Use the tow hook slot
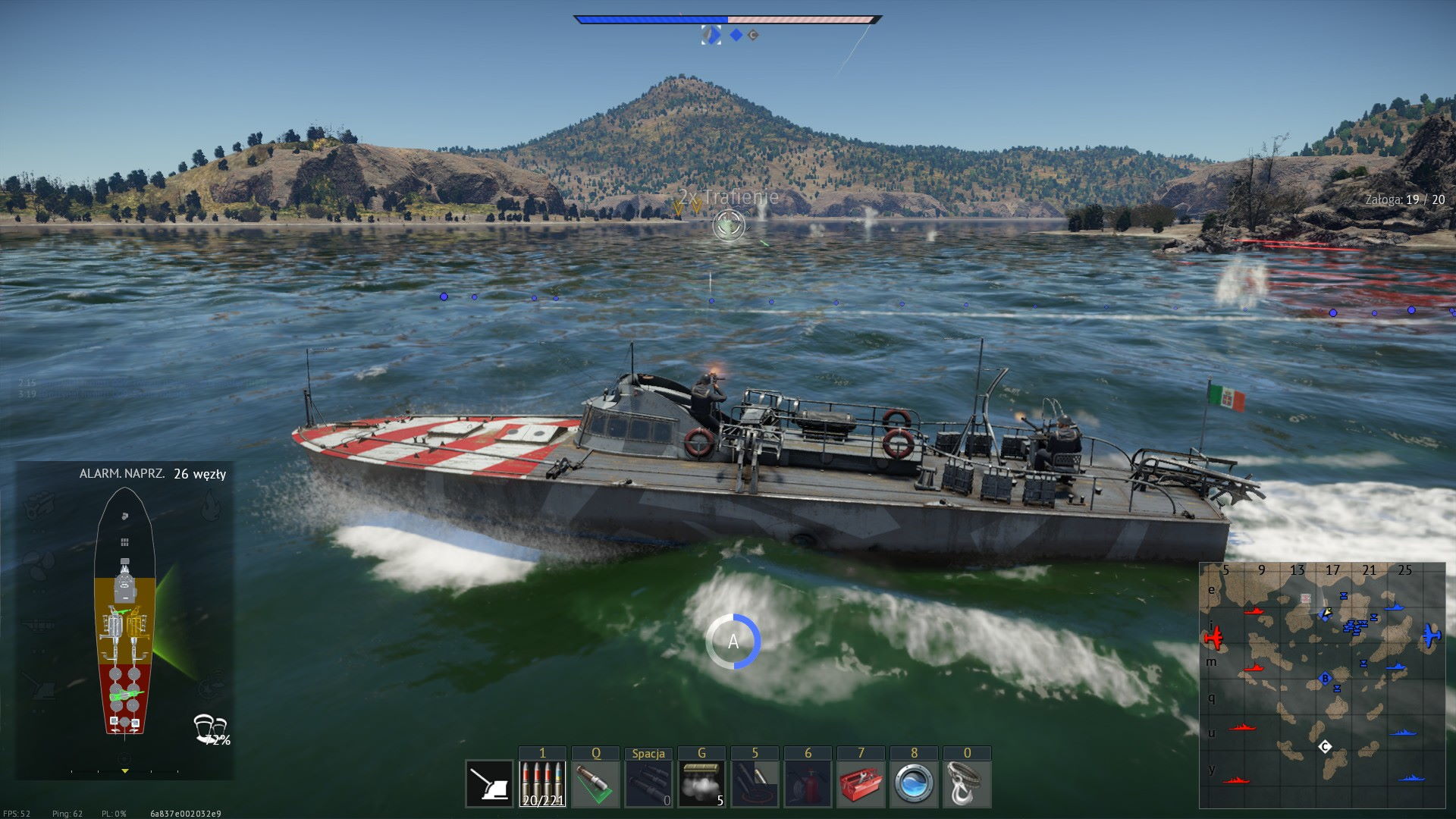Image resolution: width=1456 pixels, height=819 pixels. [967, 783]
